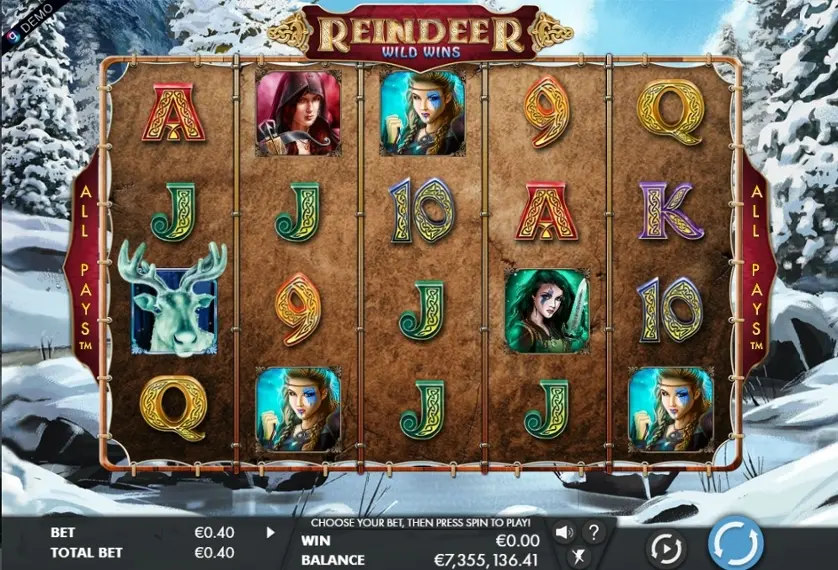
Task: Spin the reels with the blue button
Action: [735, 545]
